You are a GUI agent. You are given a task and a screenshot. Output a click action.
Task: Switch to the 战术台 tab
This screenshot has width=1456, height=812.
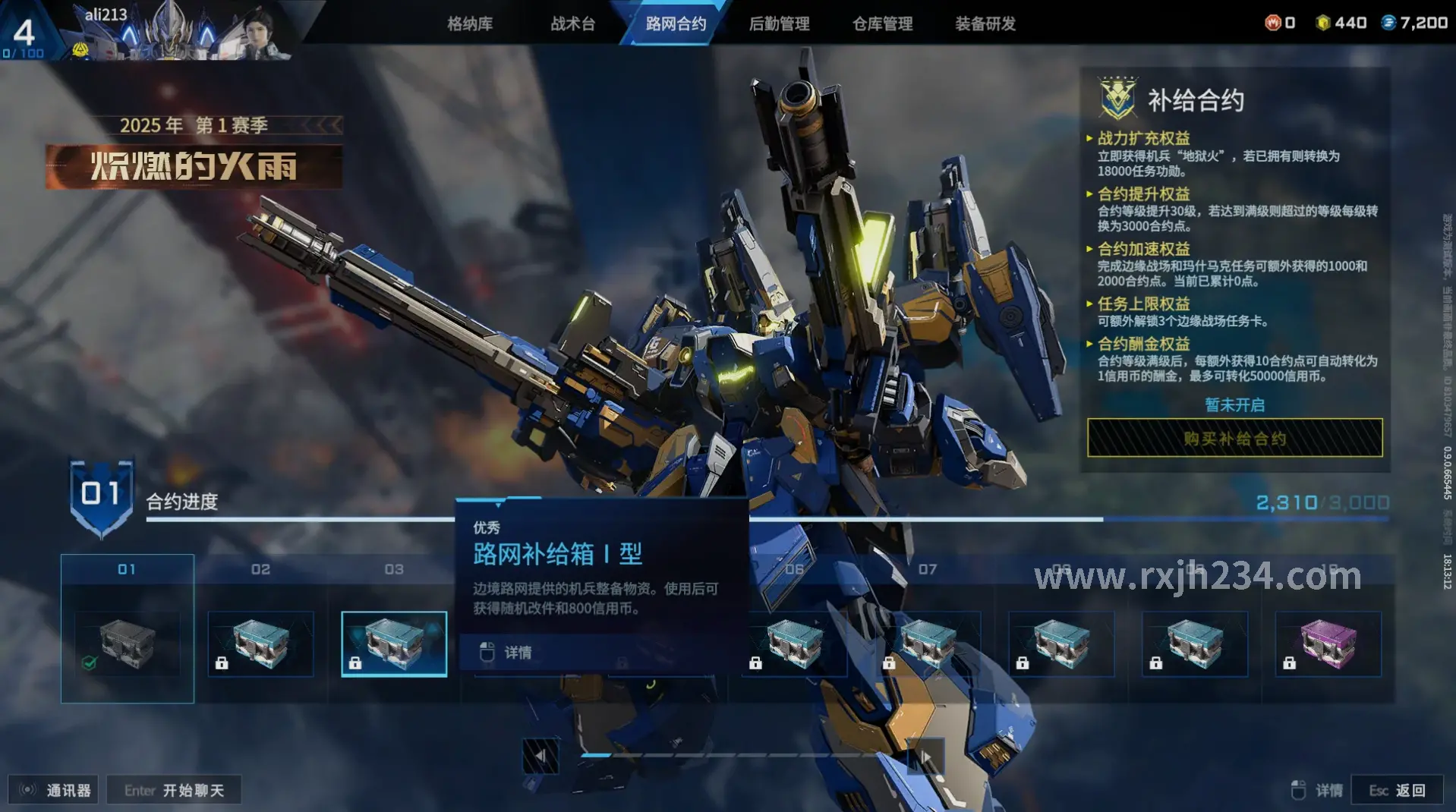(573, 24)
